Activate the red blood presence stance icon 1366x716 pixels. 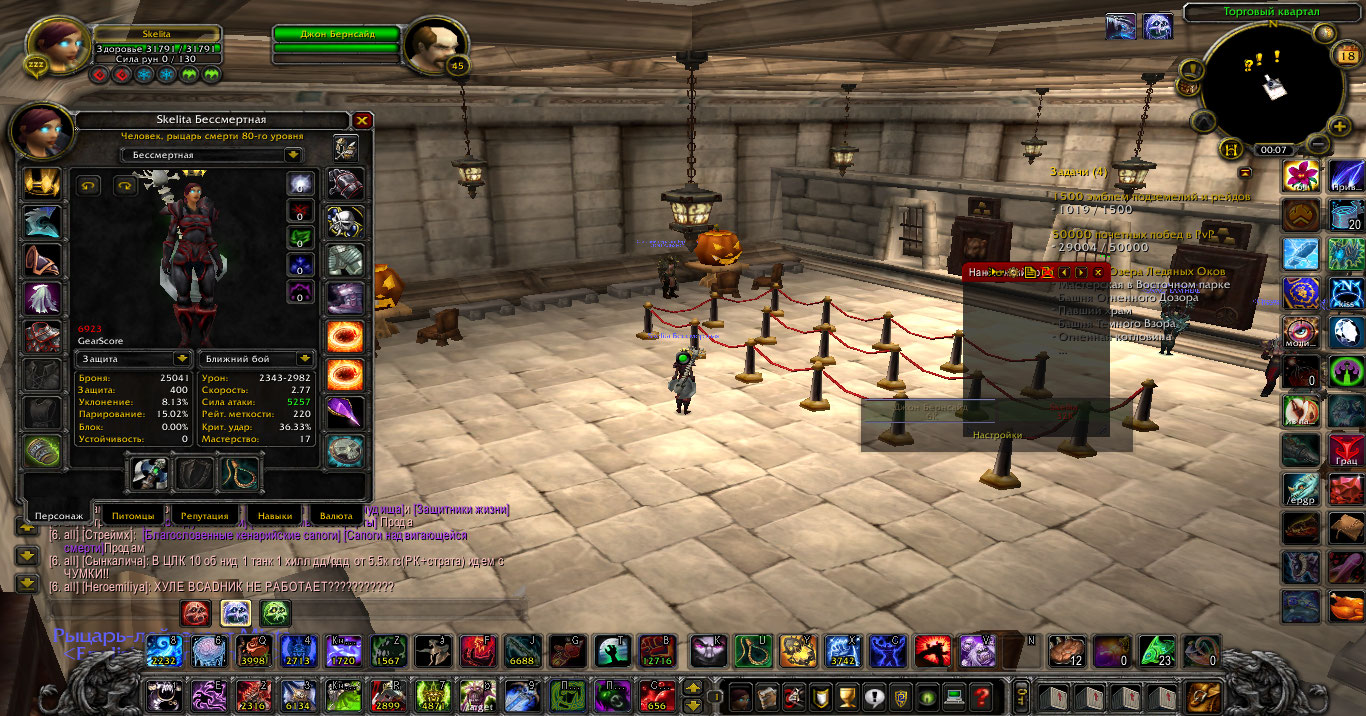pyautogui.click(x=195, y=612)
